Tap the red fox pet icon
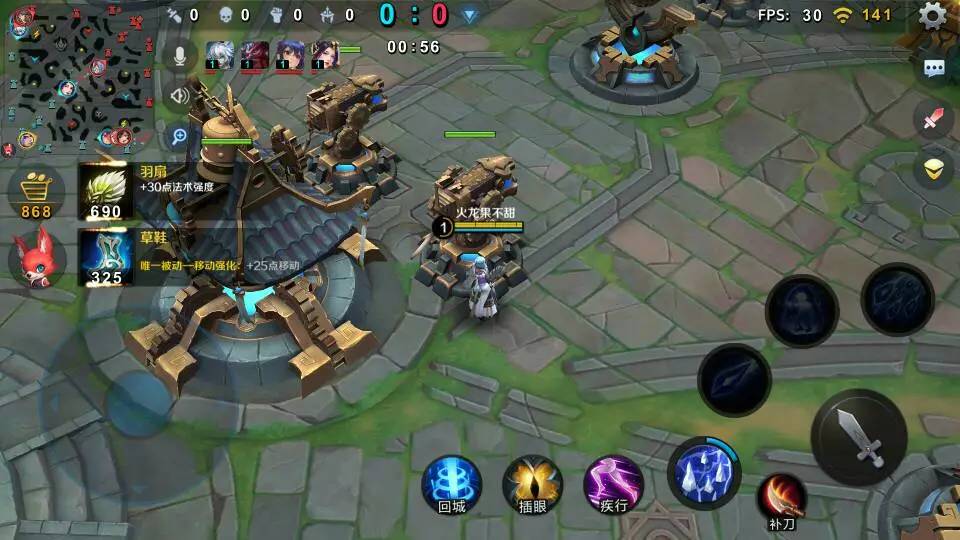 tap(36, 258)
